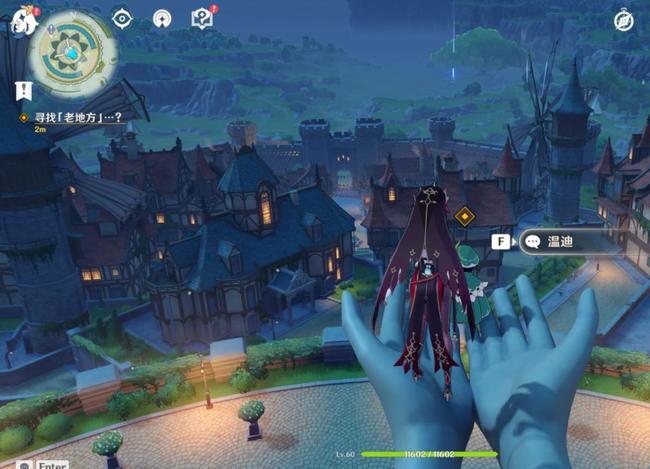
Task: Talk to 温迪 via dialogue prompt
Action: (x=560, y=241)
